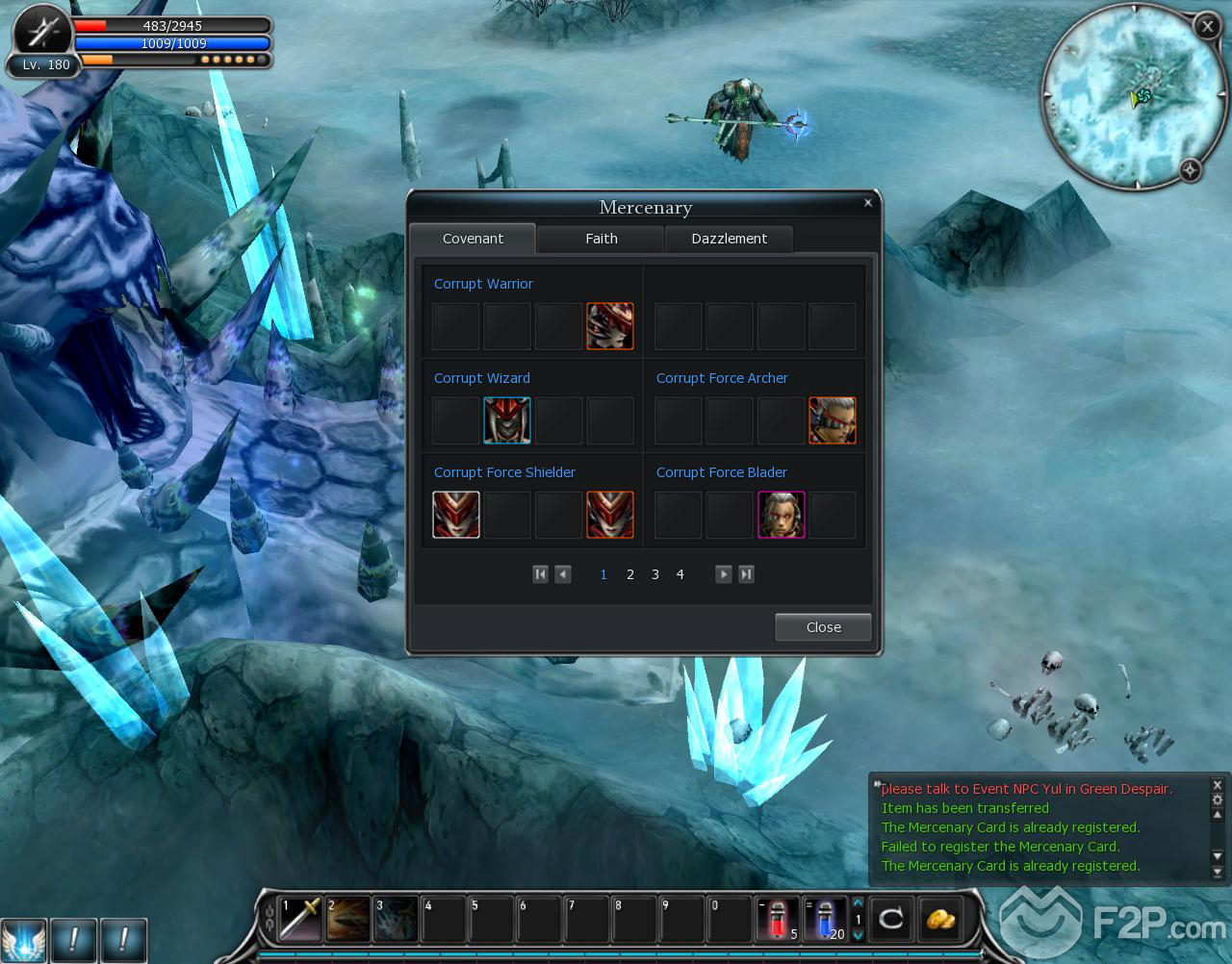Viewport: 1232px width, 964px height.
Task: Choose the Corrupt Wizard mercenary card
Action: click(507, 420)
